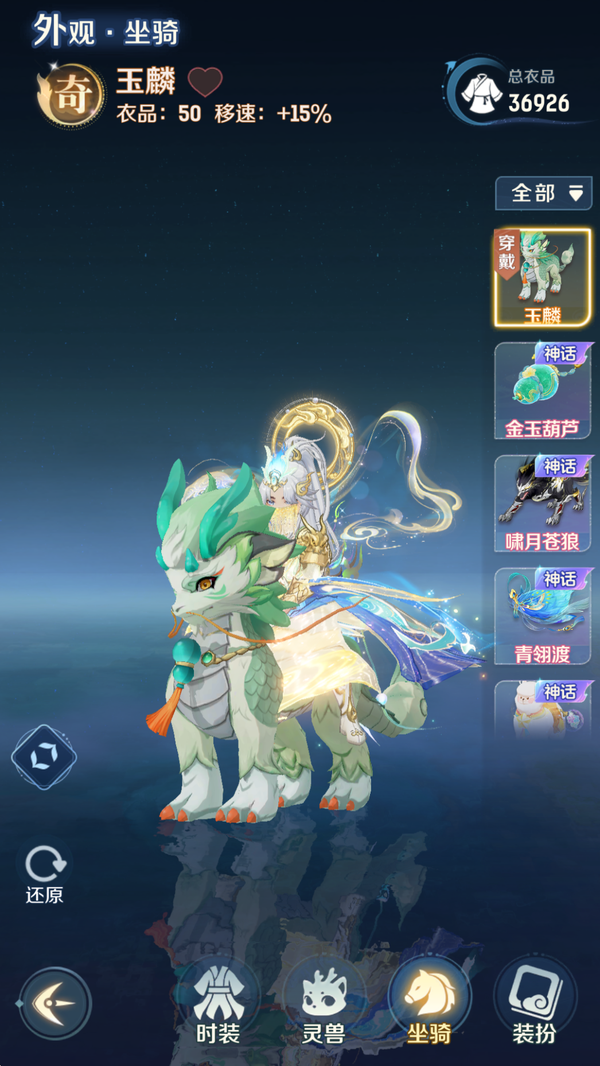Screen dimensions: 600x1066
Task: Tap the hexagonal view-switch button
Action: pos(44,757)
